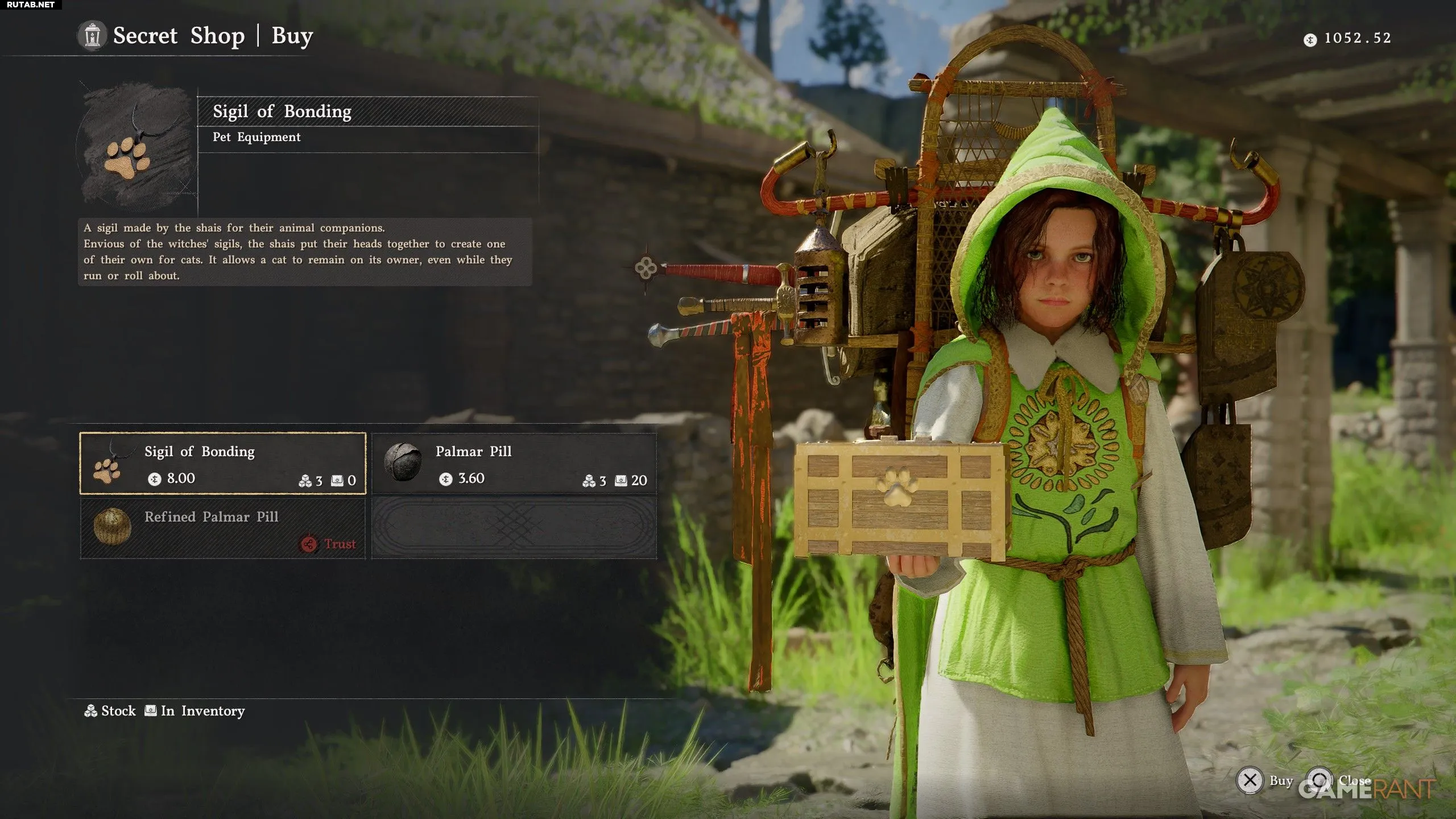The width and height of the screenshot is (1456, 819).
Task: Choose the Palmar Pill shop entry
Action: 514,464
